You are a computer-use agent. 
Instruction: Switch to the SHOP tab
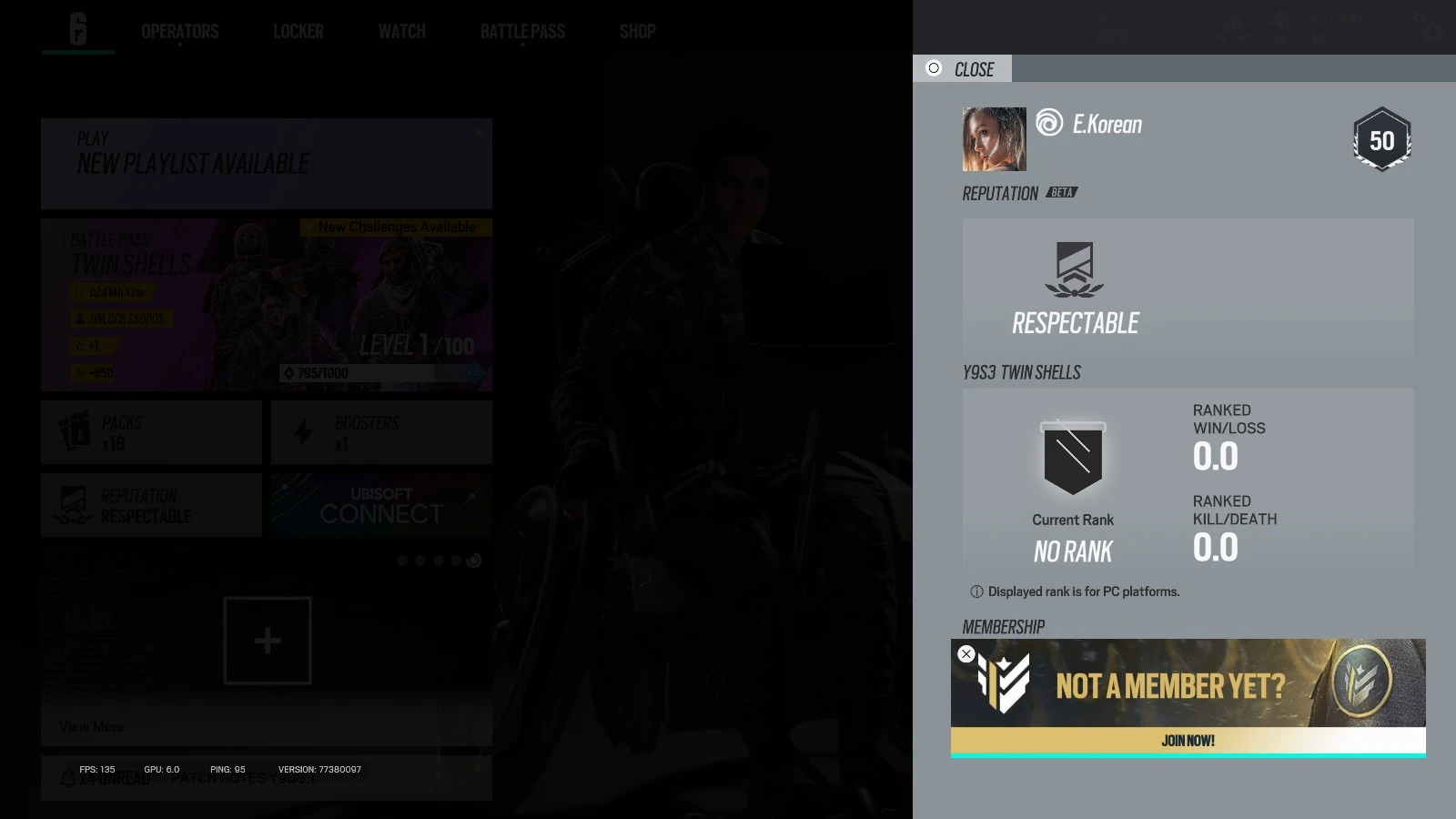tap(636, 31)
